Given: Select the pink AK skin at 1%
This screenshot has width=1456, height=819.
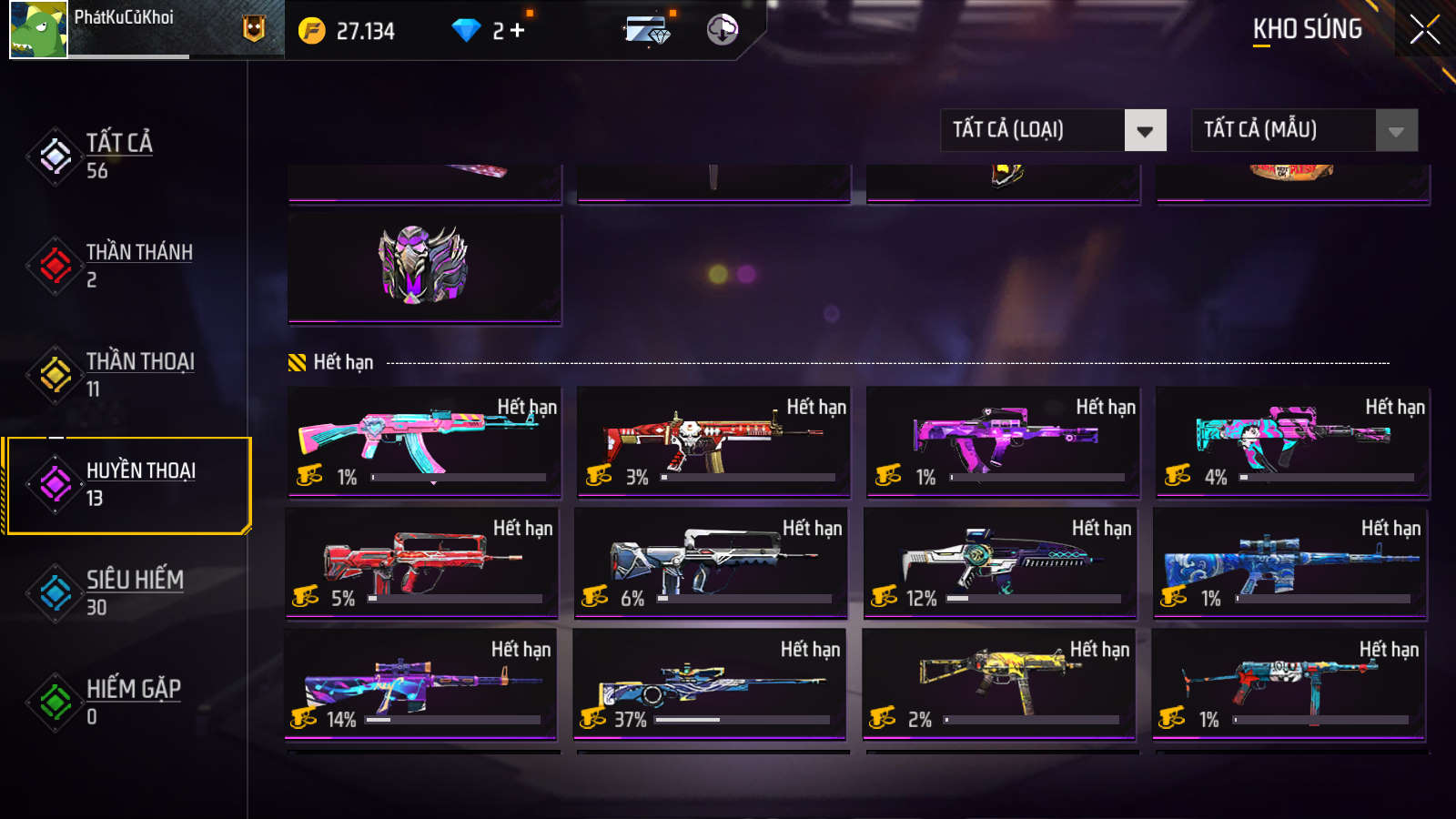Looking at the screenshot, I should pos(424,442).
